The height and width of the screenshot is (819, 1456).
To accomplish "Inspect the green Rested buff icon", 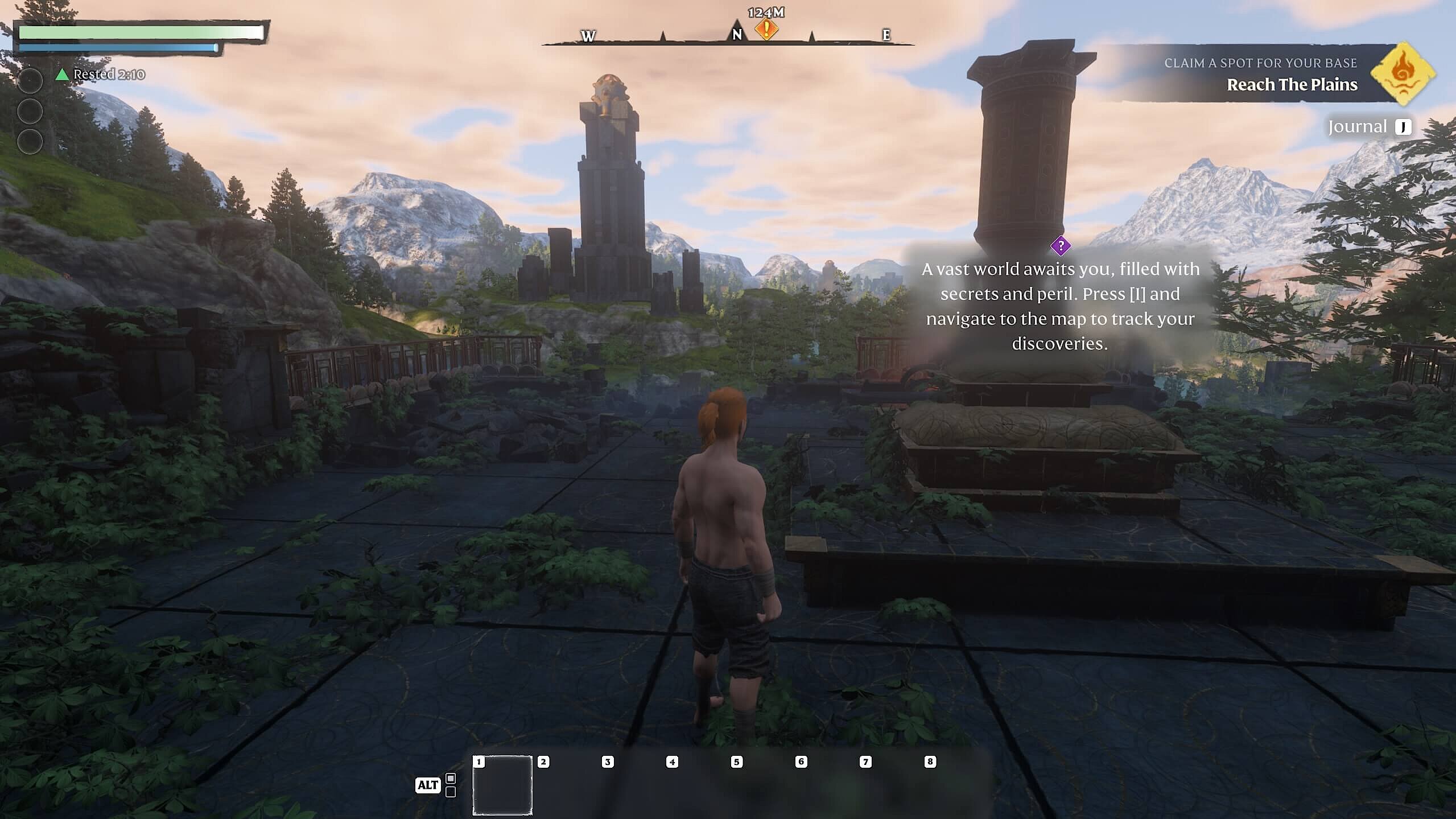I will [61, 75].
